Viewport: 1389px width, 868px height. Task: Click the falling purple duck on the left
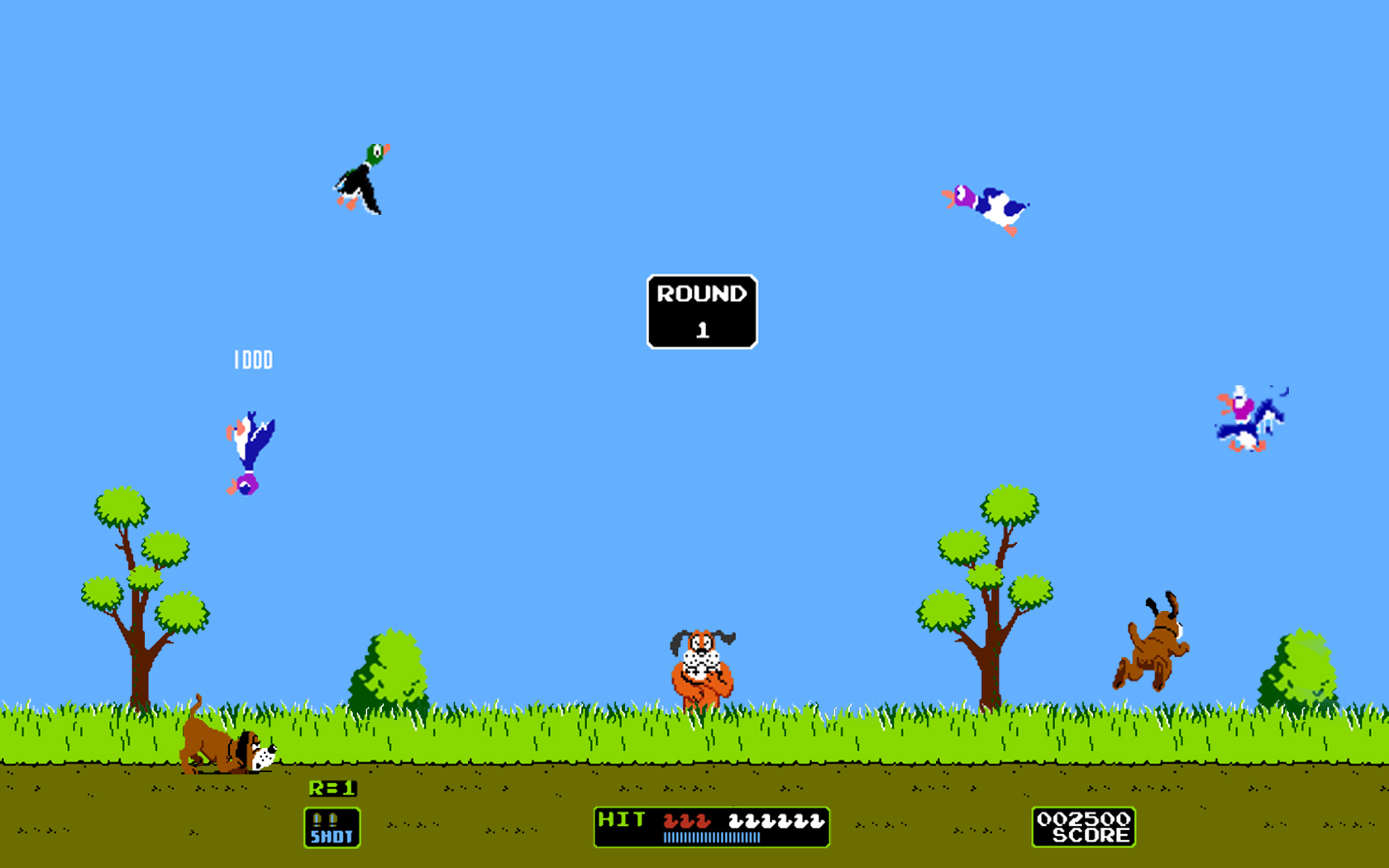click(248, 446)
